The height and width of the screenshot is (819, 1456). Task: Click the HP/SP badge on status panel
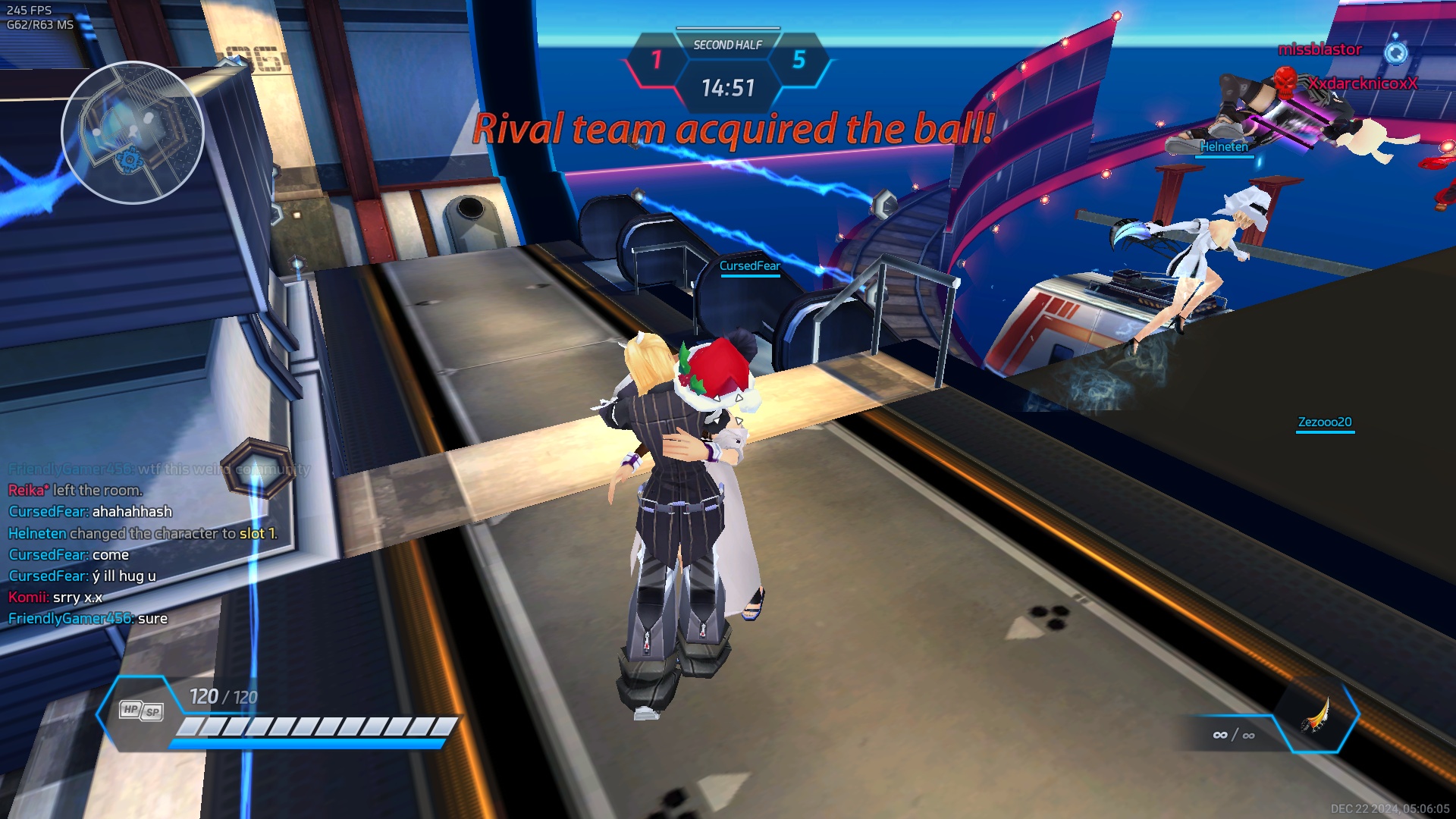[x=141, y=711]
